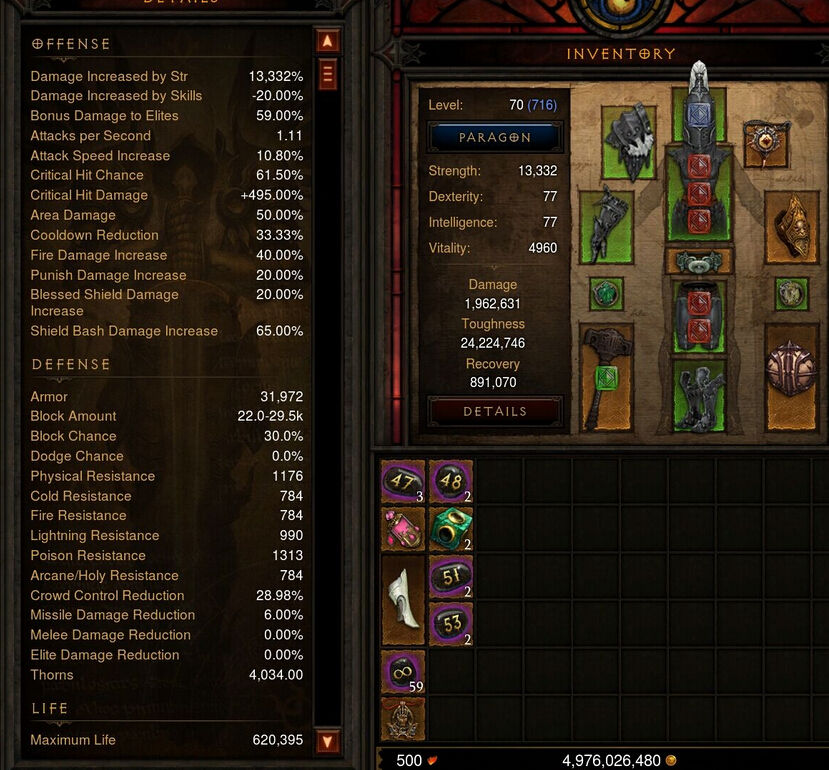Select the pink potion bottle item

tap(403, 529)
